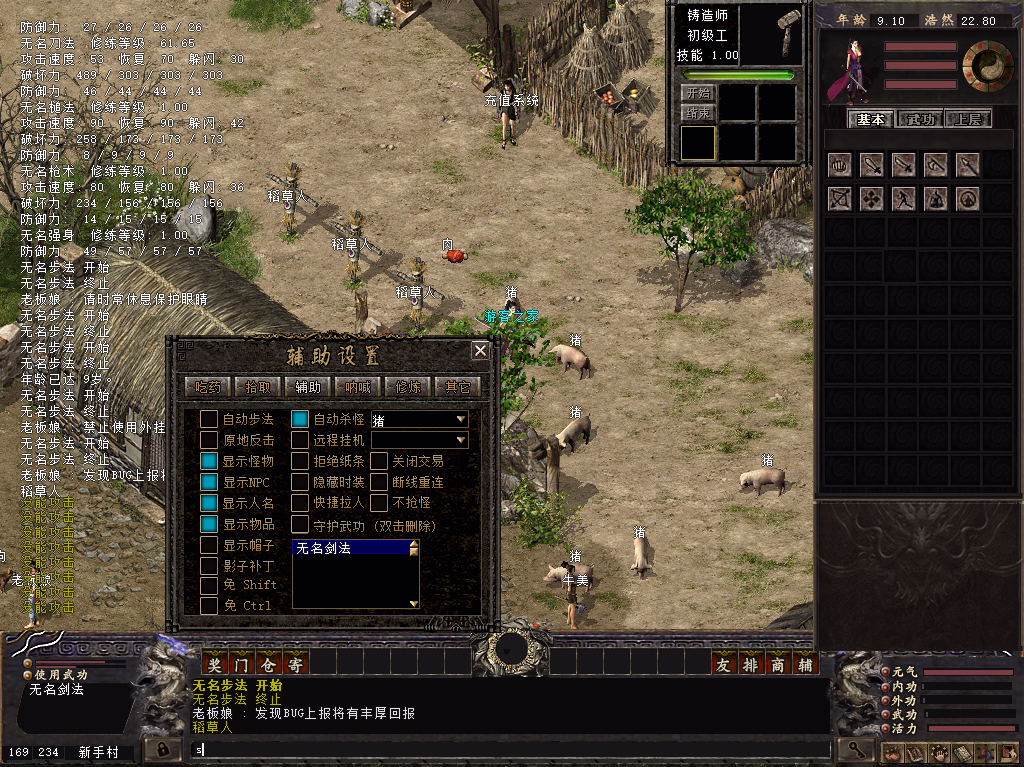Switch to the 武功 skills tab
The width and height of the screenshot is (1024, 767).
919,119
